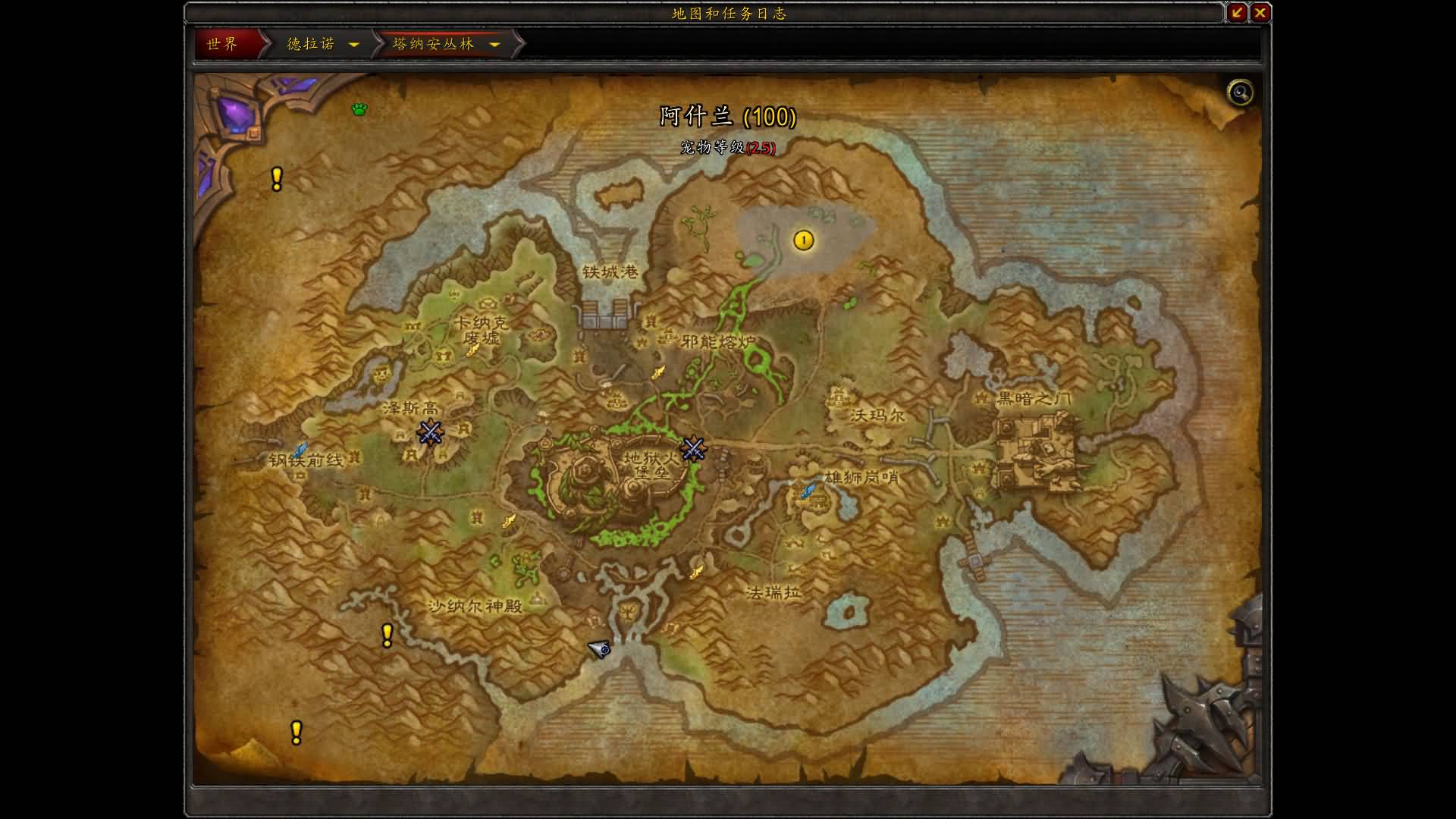
Task: Select the yellow quest marker numbered 1
Action: click(x=804, y=241)
